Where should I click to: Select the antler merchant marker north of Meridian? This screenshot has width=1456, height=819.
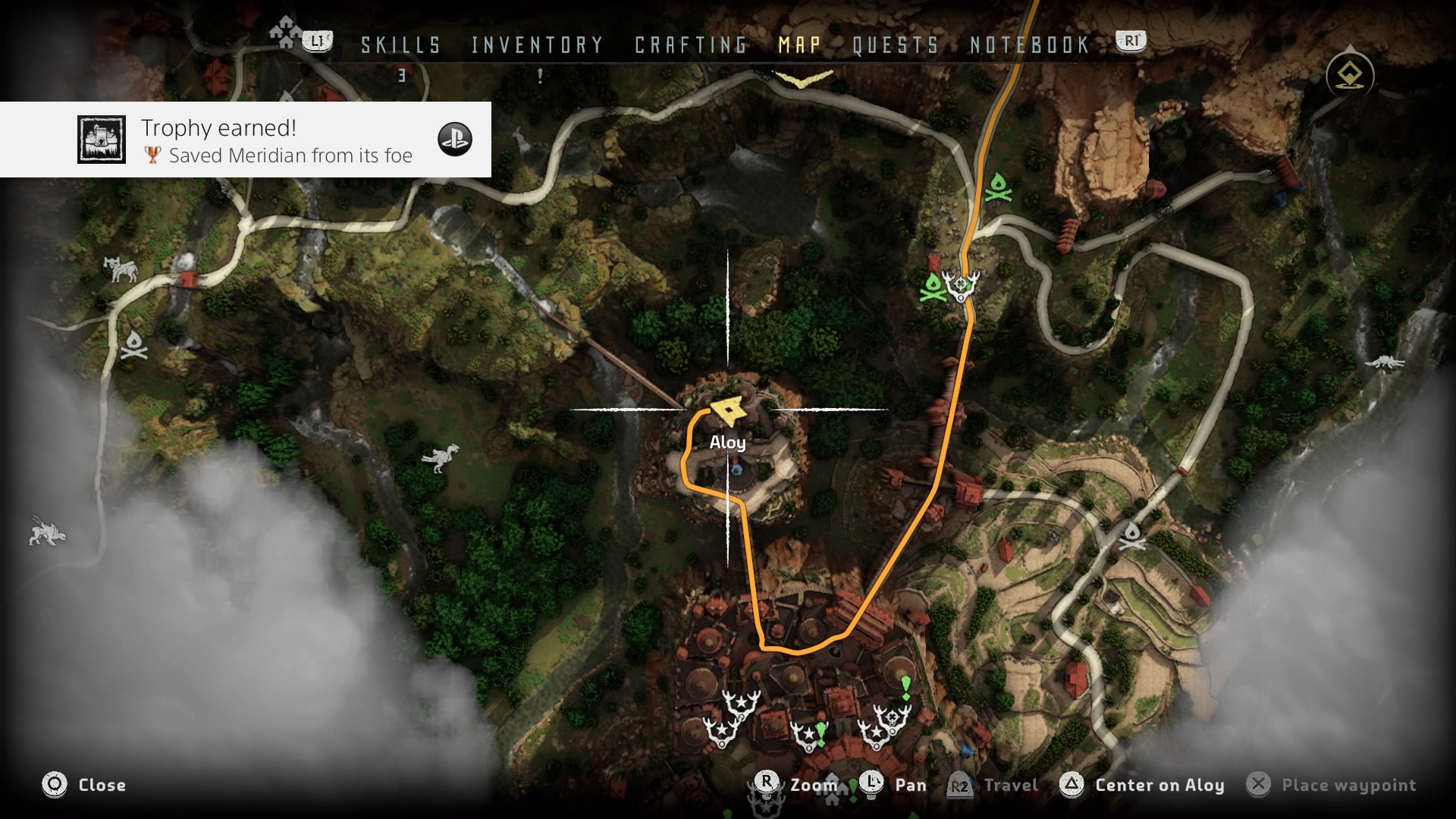(x=961, y=285)
